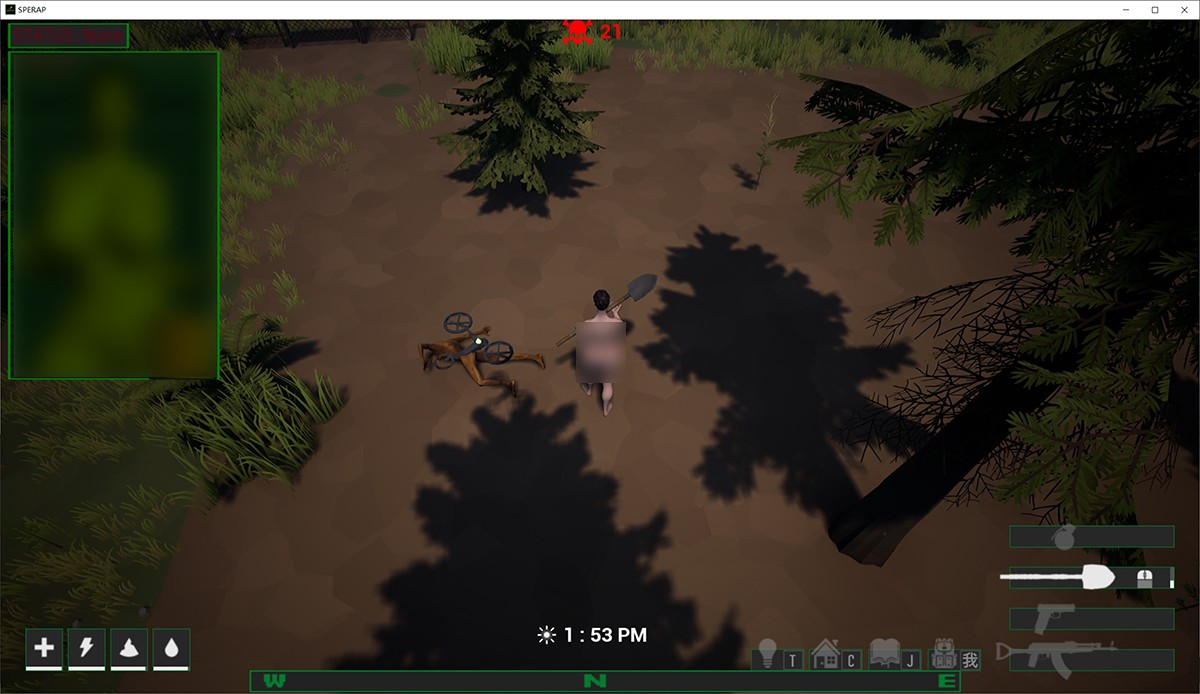Select the grenade weapon slot
This screenshot has height=694, width=1200.
point(1091,537)
